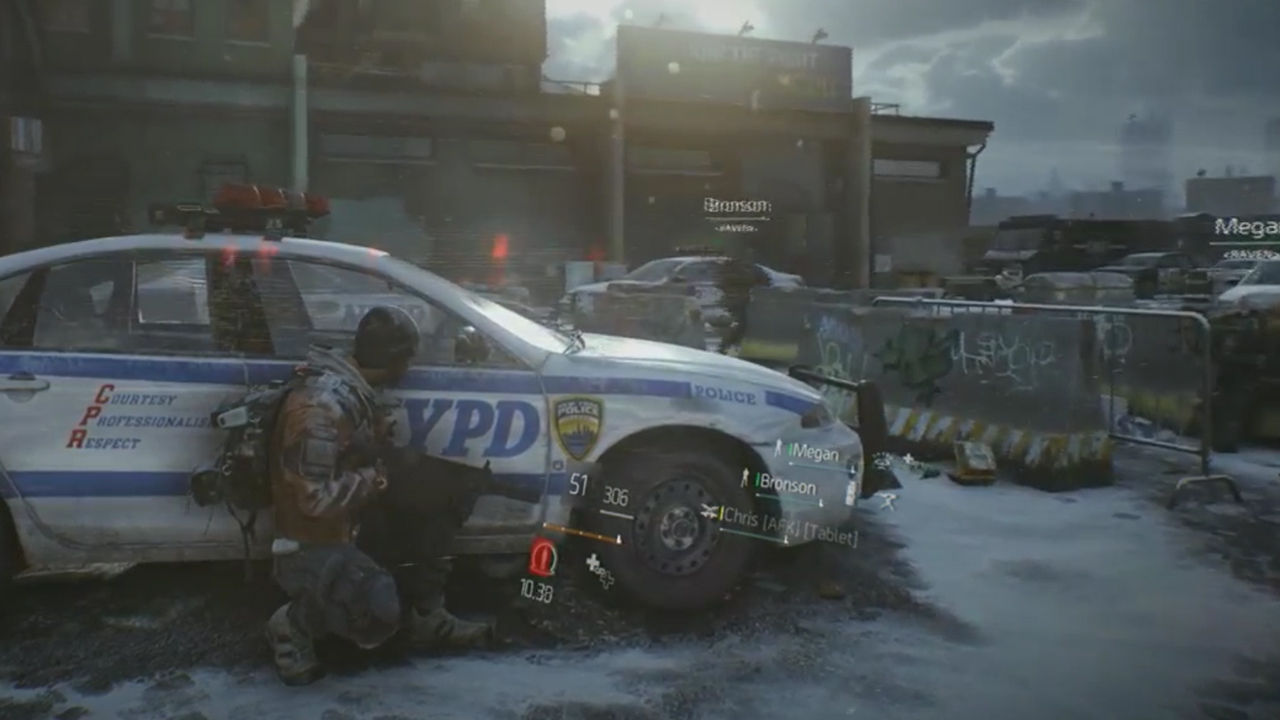Click Megan's player silhouette icon

pos(778,448)
